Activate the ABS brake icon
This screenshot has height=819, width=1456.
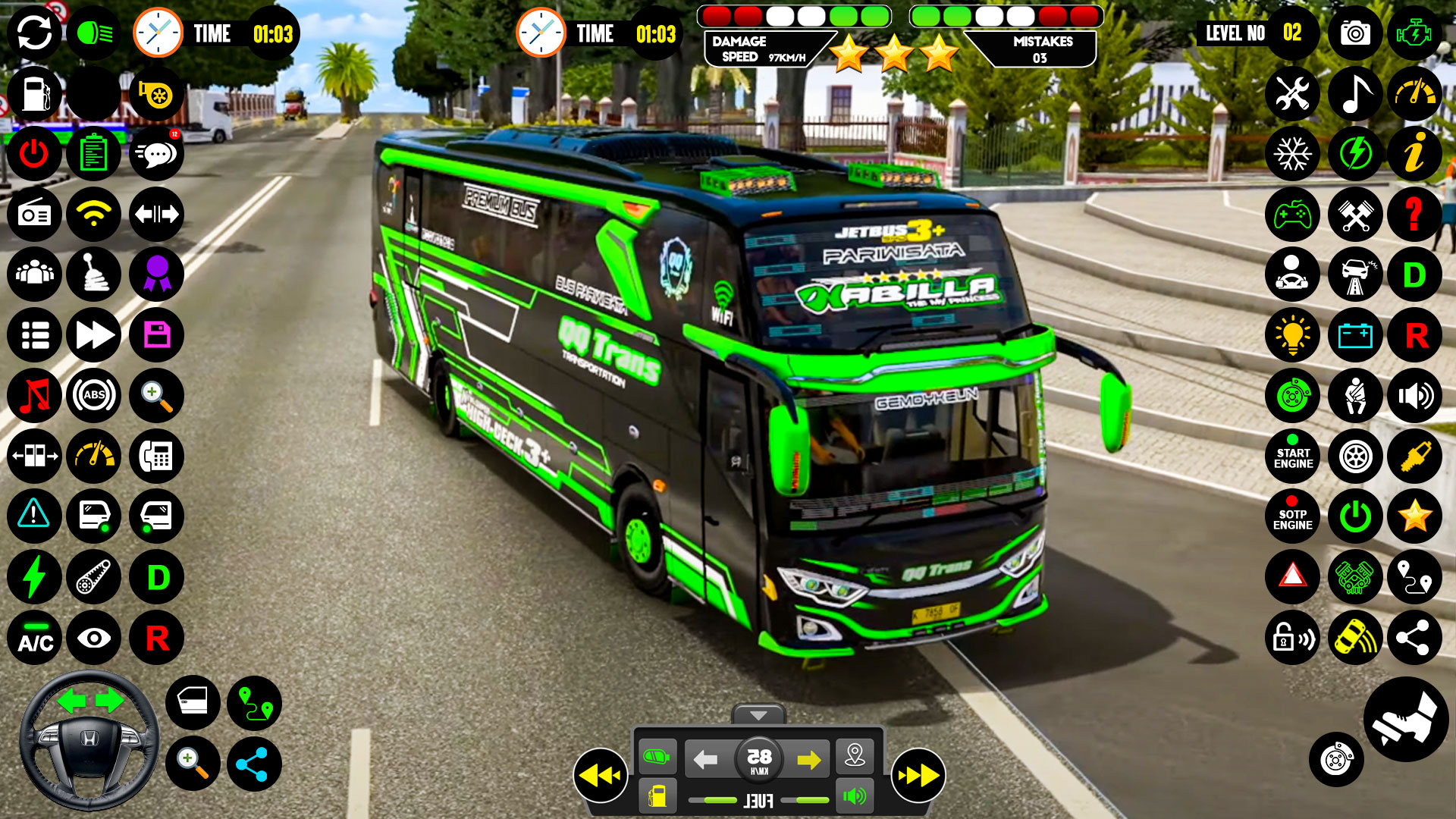[x=94, y=395]
